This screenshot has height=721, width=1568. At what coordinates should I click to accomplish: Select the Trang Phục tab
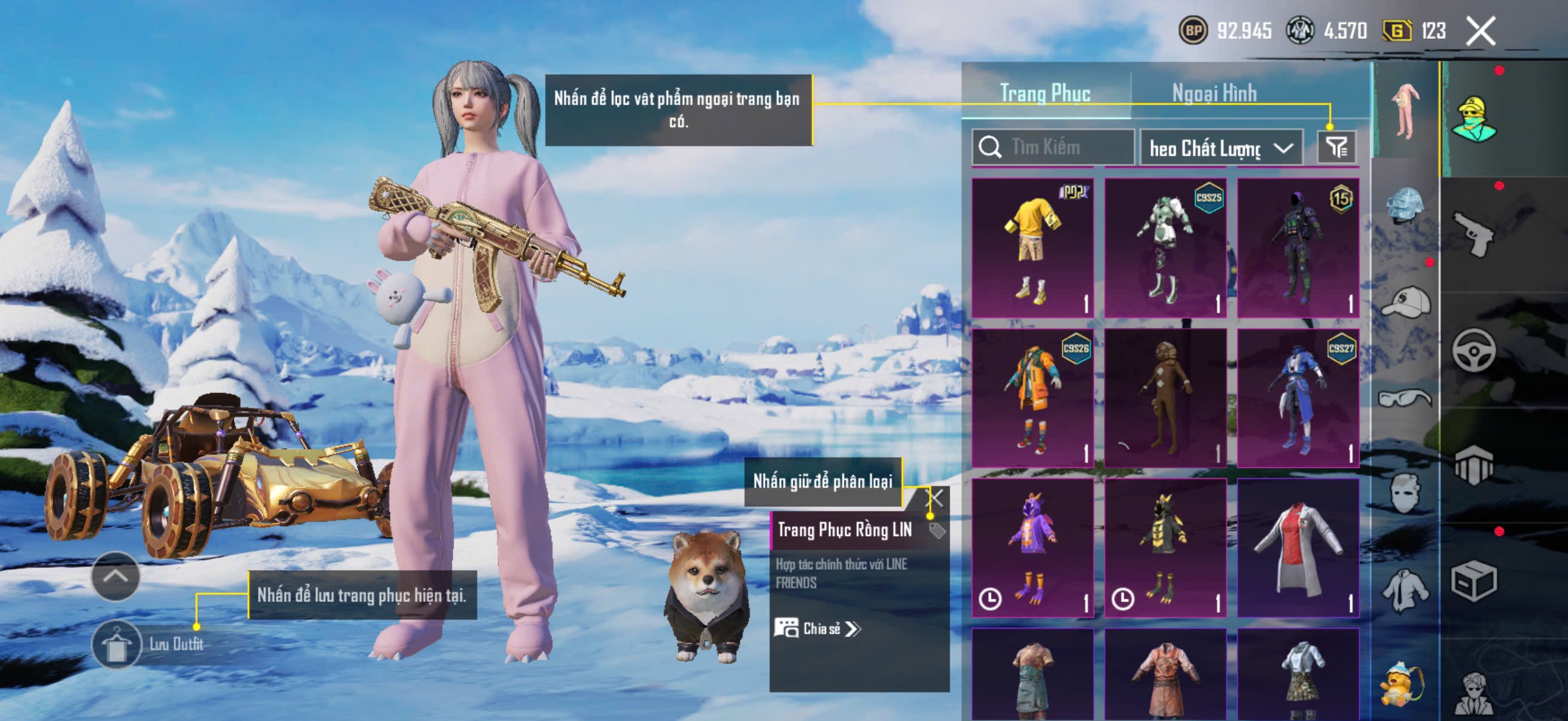[1045, 93]
